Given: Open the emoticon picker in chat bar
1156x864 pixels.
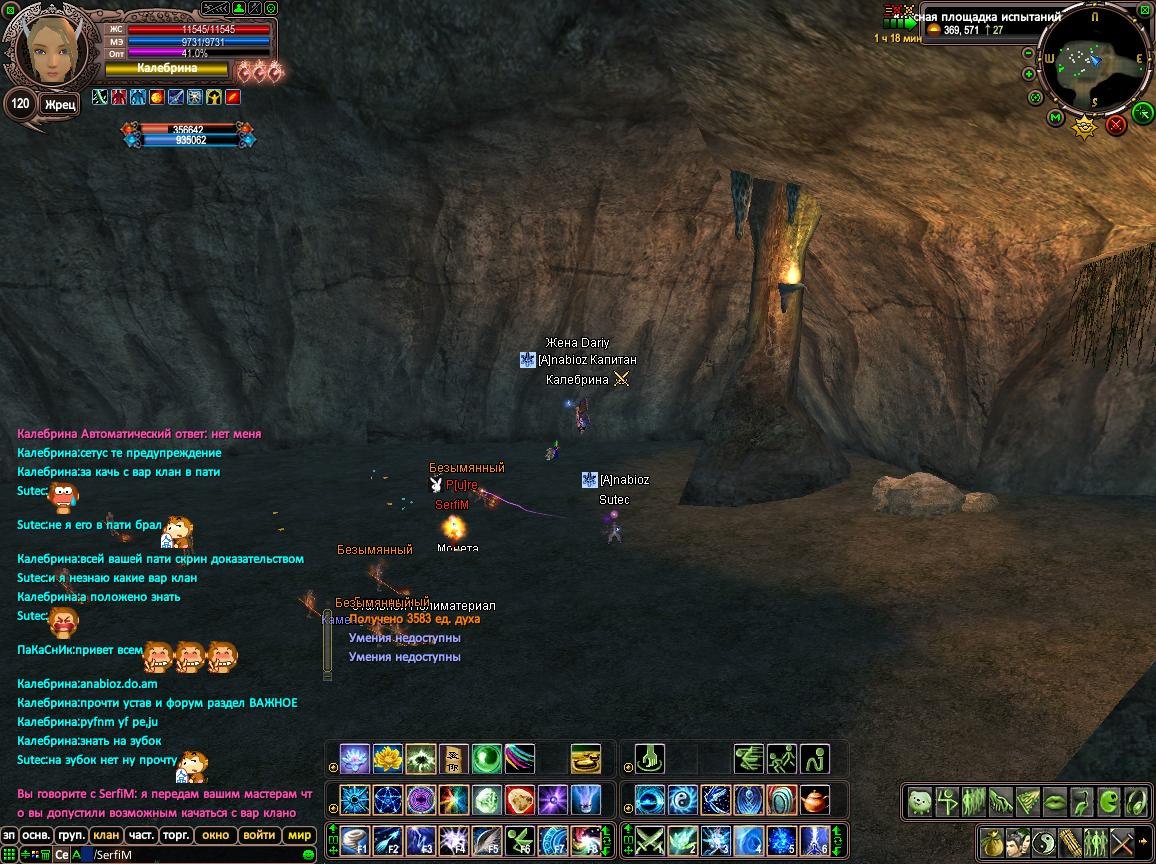Looking at the screenshot, I should (308, 855).
